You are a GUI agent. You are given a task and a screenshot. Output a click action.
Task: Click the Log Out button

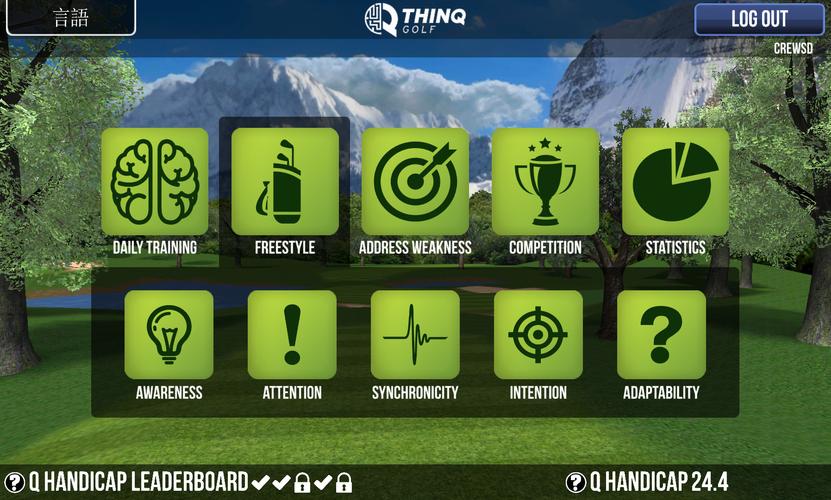pyautogui.click(x=759, y=19)
